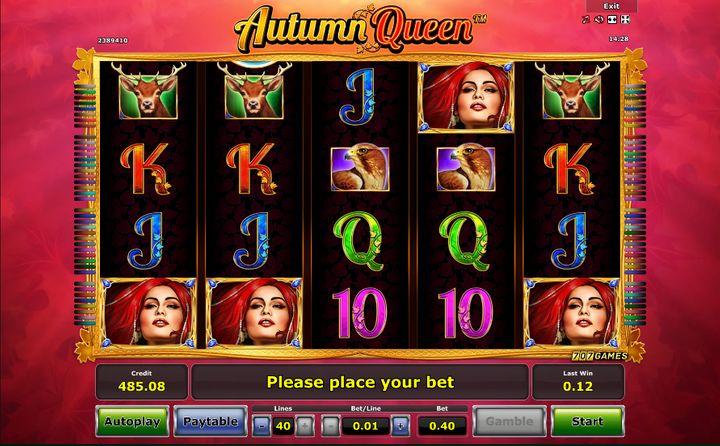The image size is (720, 446).
Task: Click the greyed-out Gamble button
Action: [x=509, y=421]
